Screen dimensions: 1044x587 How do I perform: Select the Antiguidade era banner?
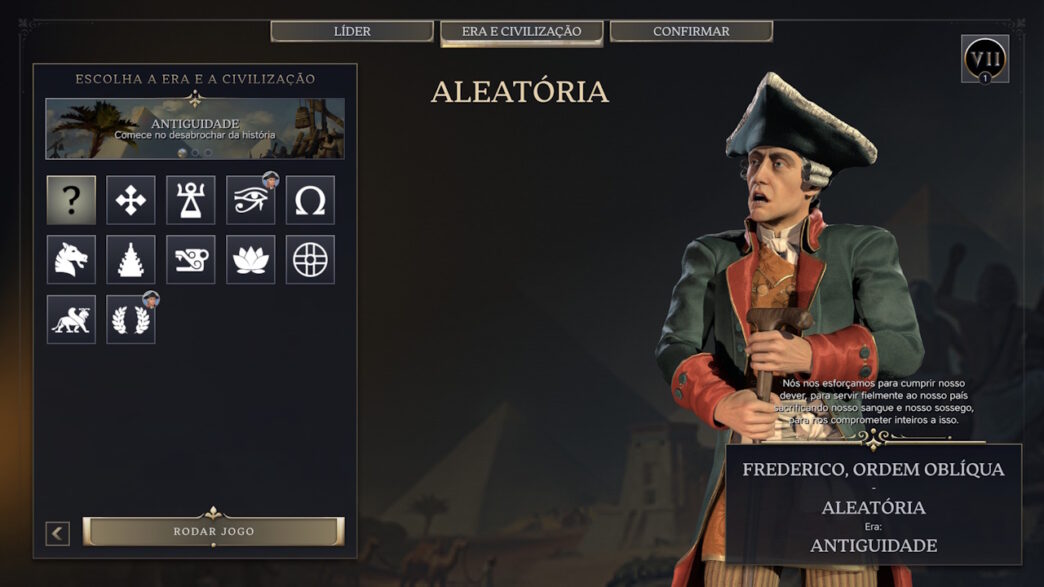coord(195,129)
